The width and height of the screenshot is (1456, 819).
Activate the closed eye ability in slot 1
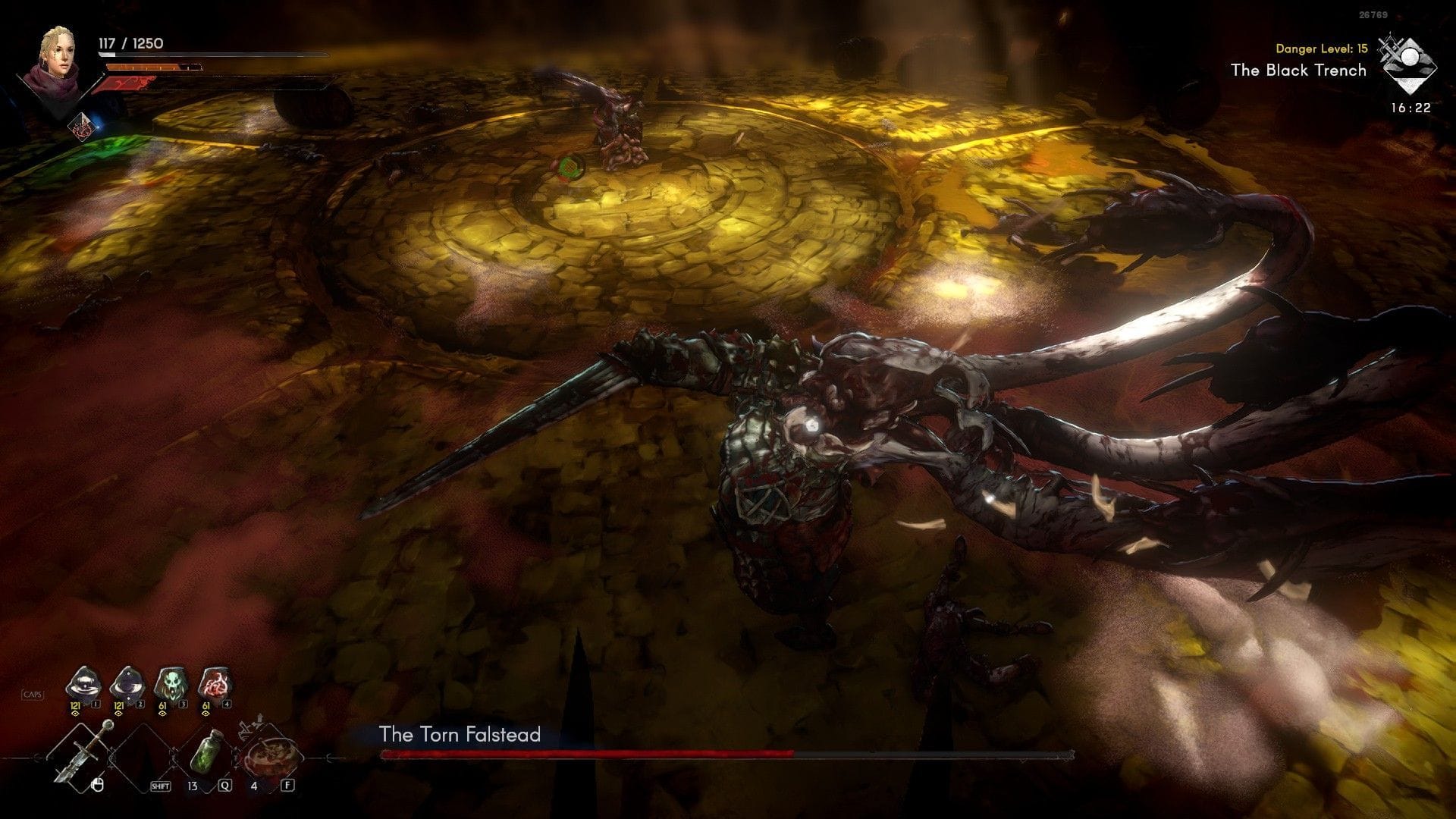[83, 685]
